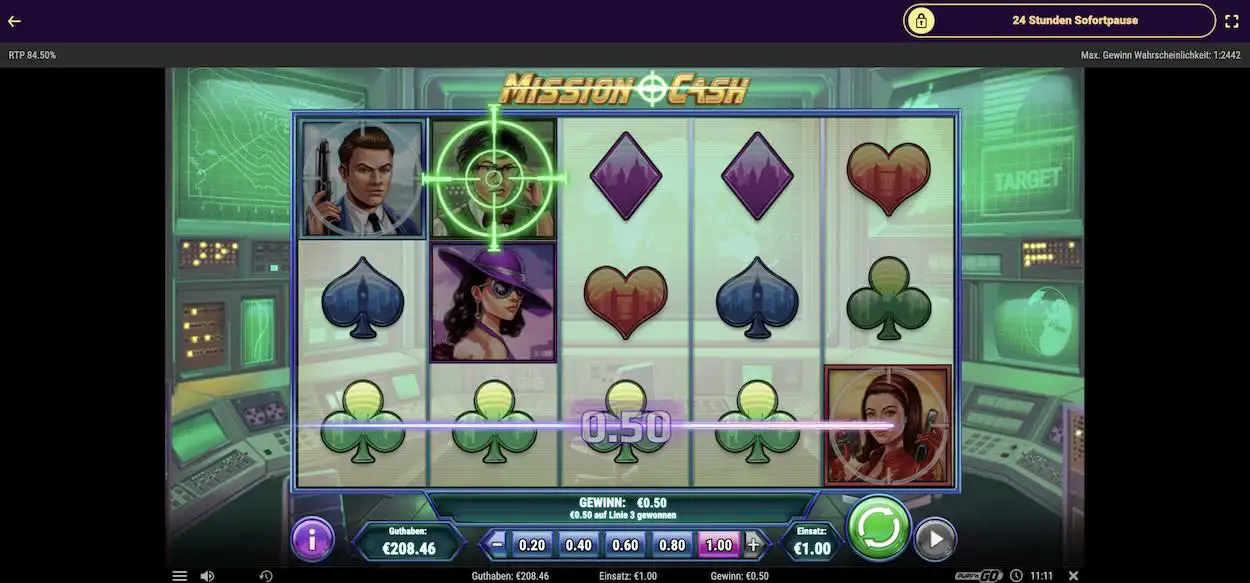This screenshot has width=1250, height=583.
Task: Toggle fullscreen mode icon
Action: [1232, 21]
